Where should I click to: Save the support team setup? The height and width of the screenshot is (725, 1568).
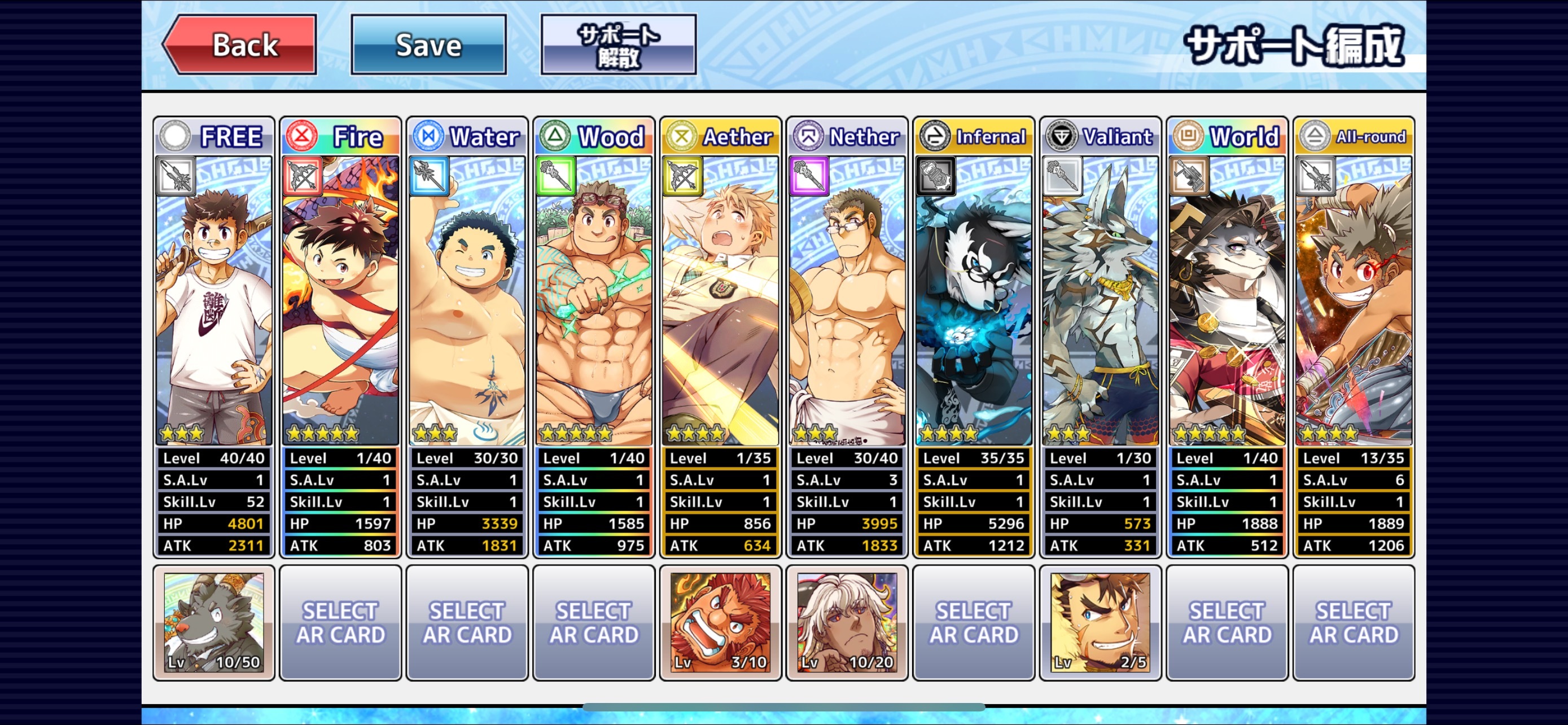point(428,45)
